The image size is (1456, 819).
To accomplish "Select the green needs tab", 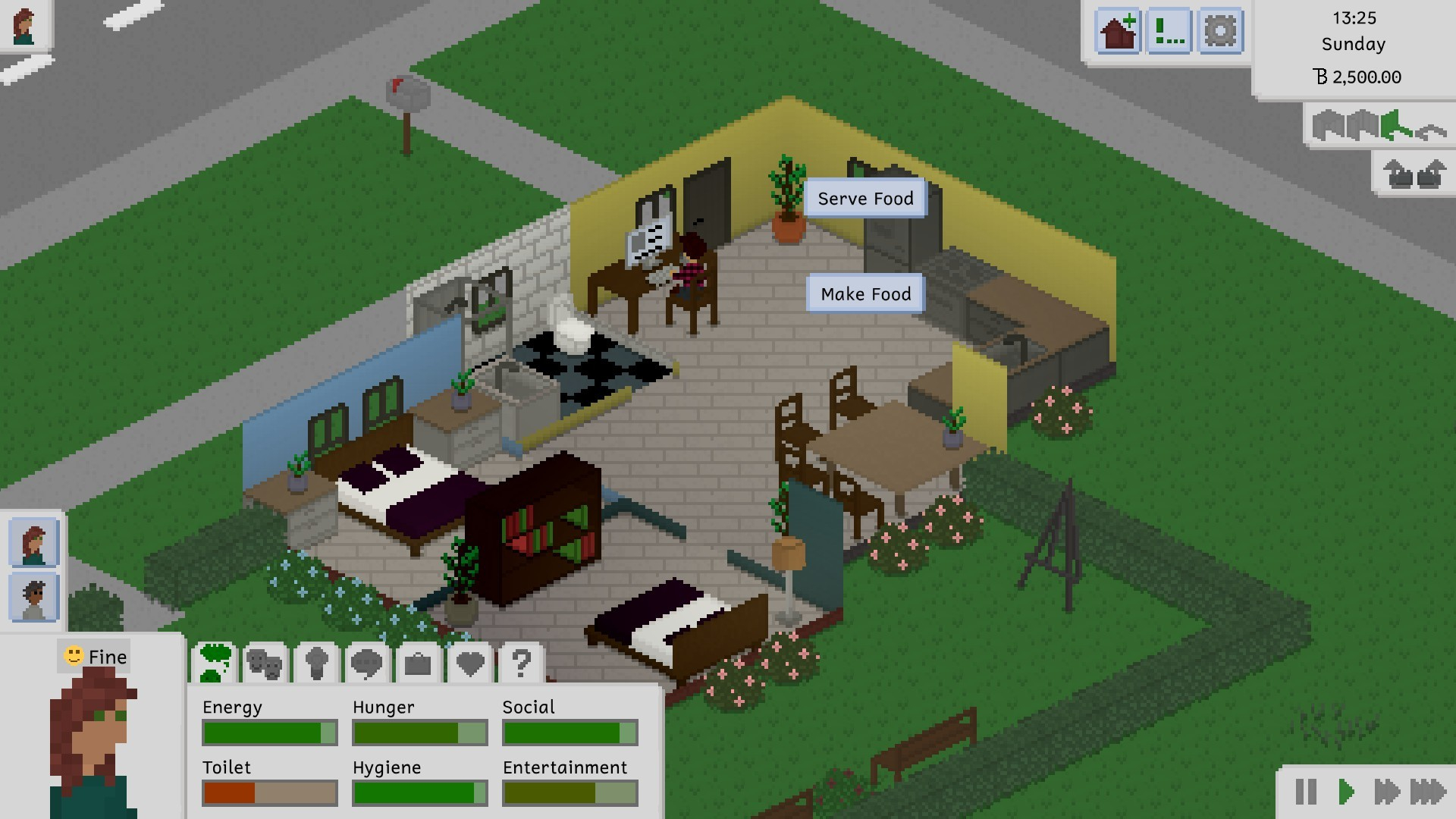I will 215,663.
